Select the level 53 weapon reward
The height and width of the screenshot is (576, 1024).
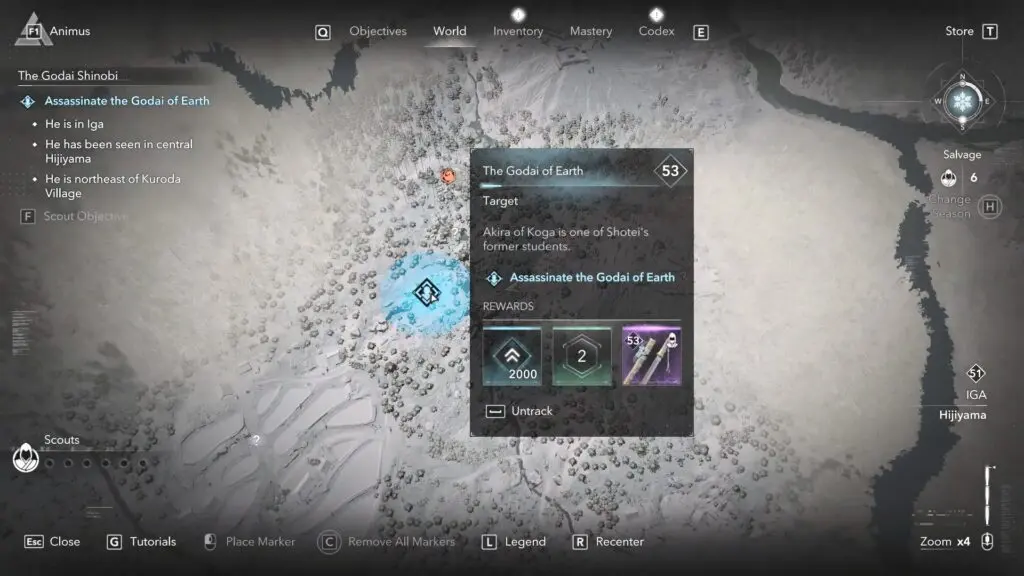(651, 357)
